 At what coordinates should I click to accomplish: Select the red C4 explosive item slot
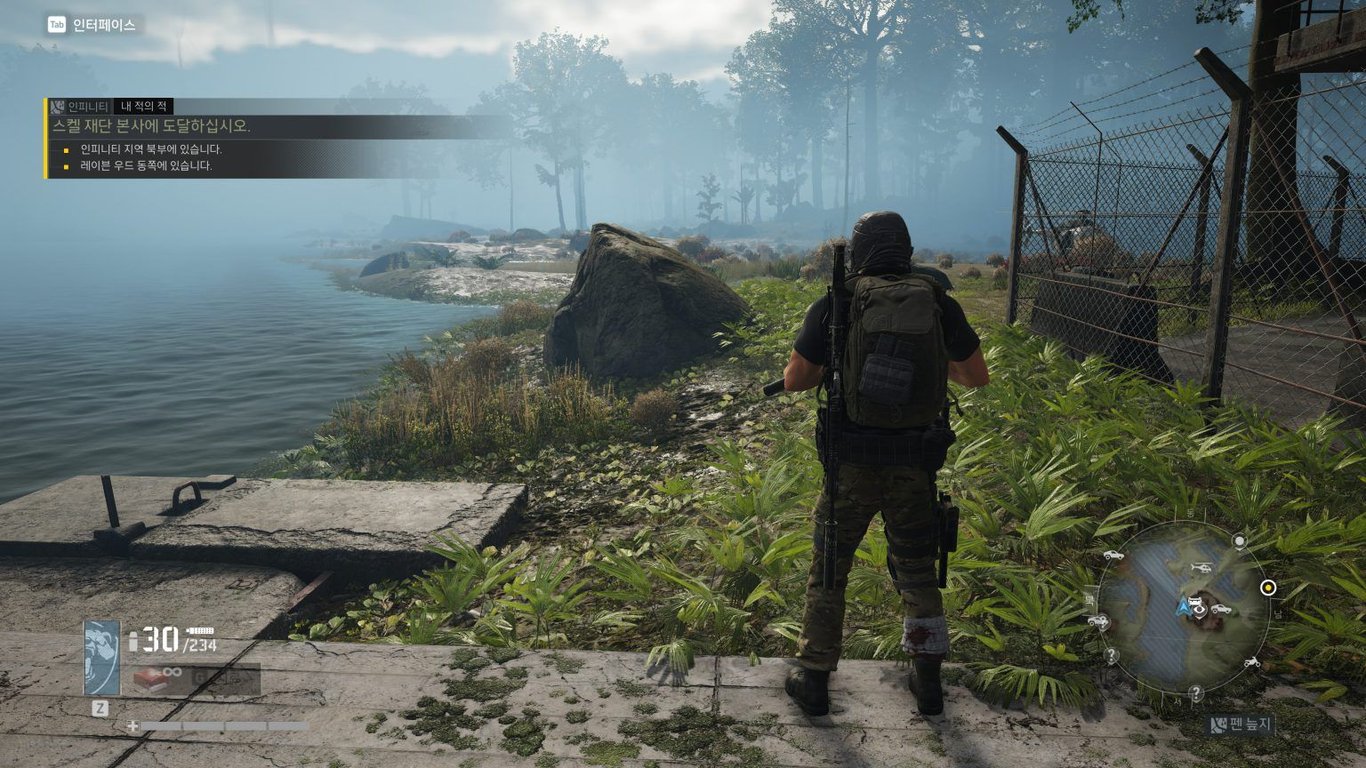[x=150, y=680]
